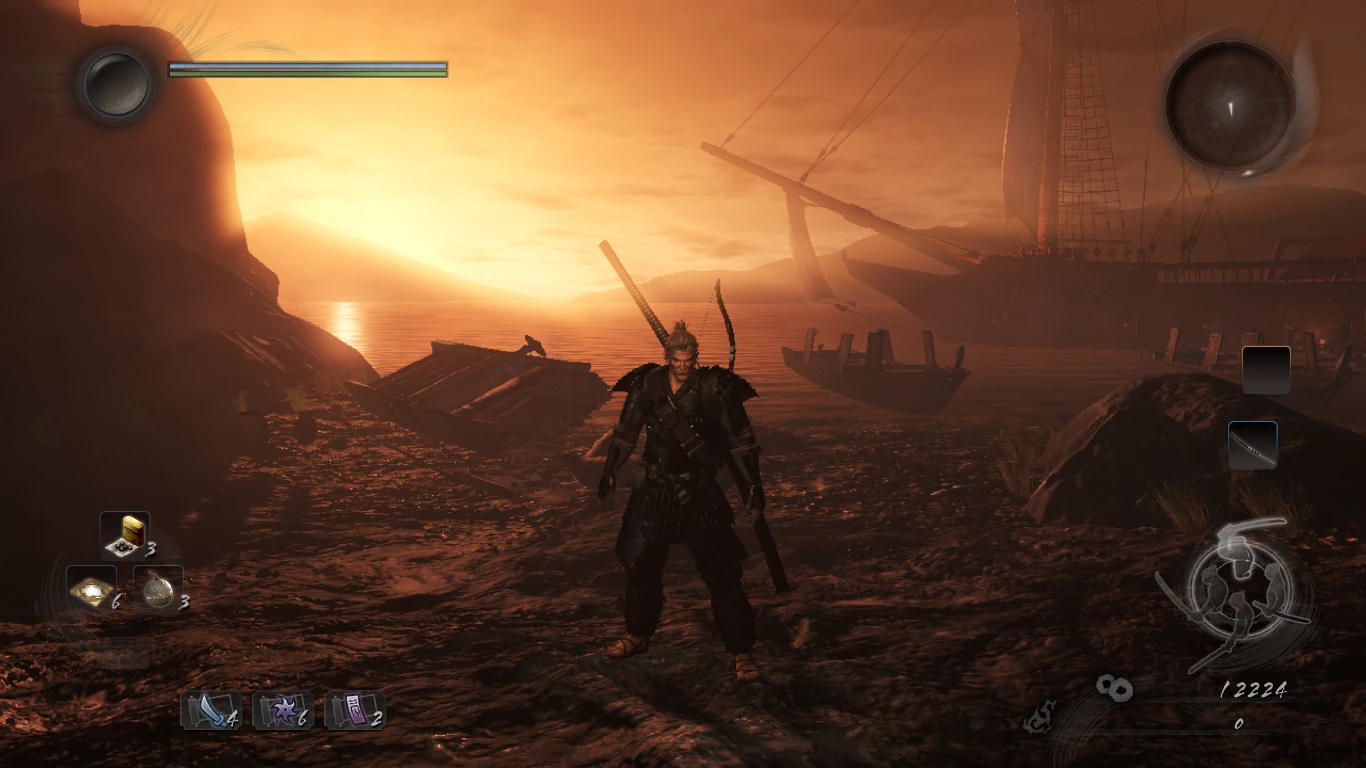Activate the talisman scroll jutsu shortcut

click(x=355, y=710)
